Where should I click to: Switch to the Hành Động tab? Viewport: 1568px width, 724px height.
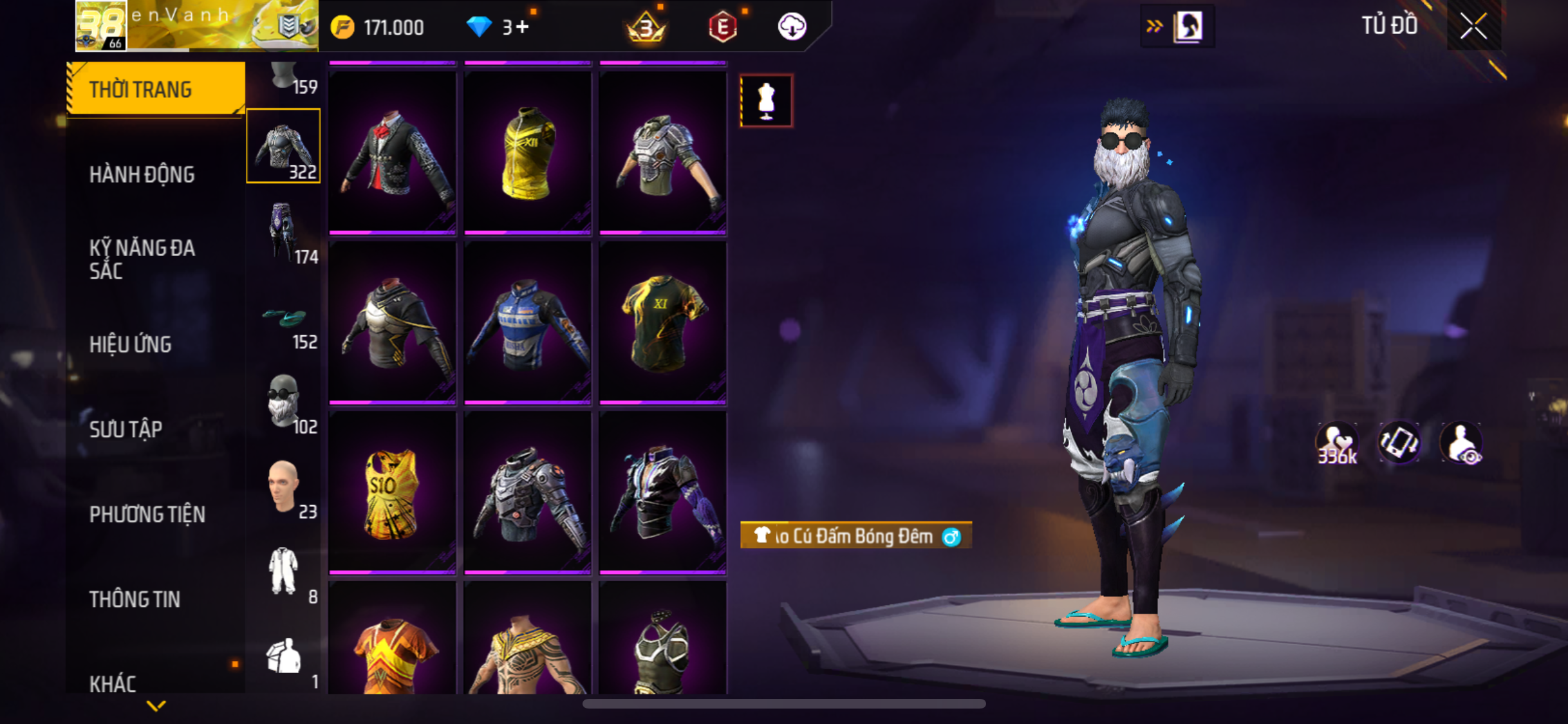click(x=142, y=174)
